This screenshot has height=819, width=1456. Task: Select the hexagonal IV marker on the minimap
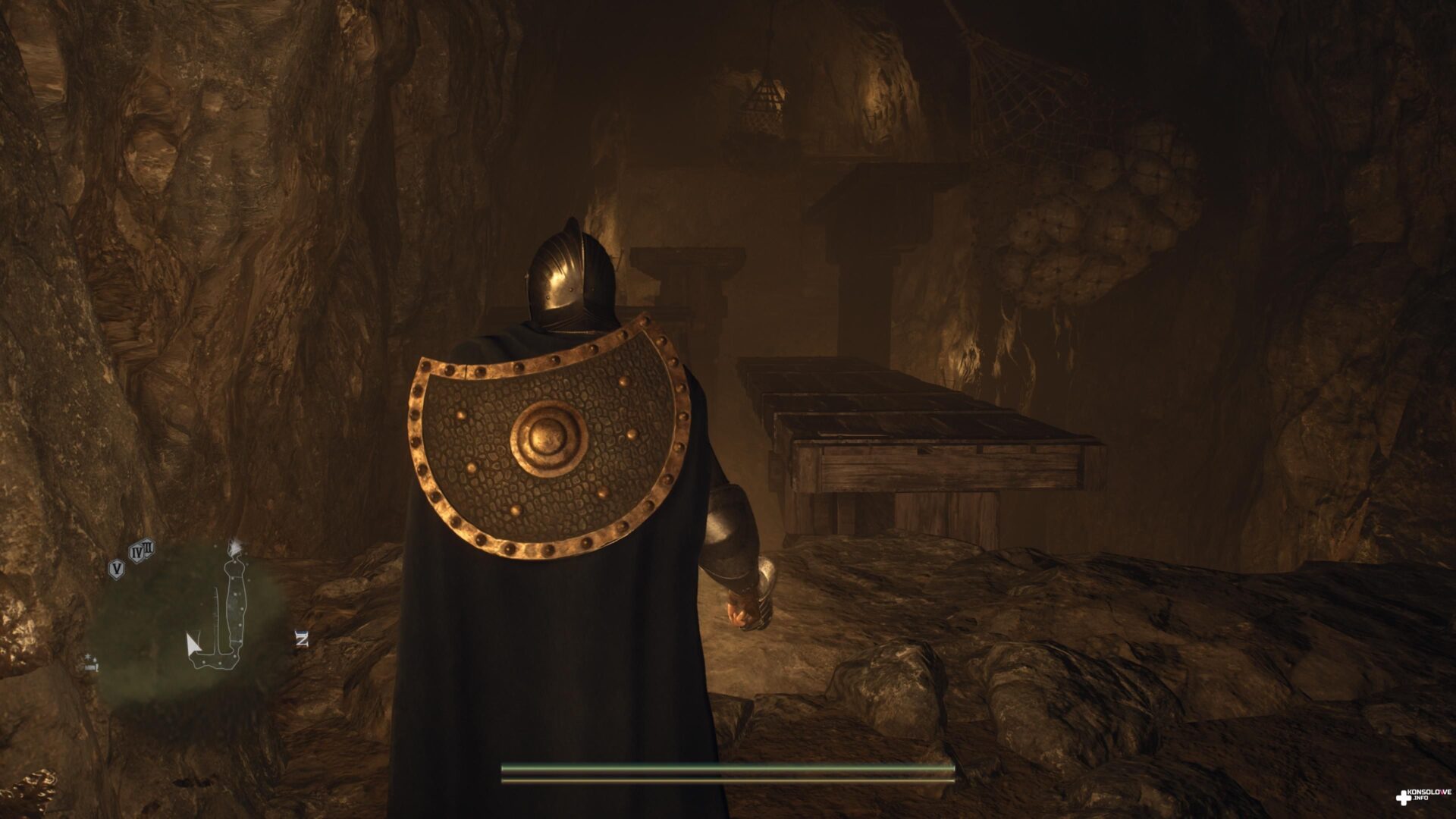coord(137,553)
